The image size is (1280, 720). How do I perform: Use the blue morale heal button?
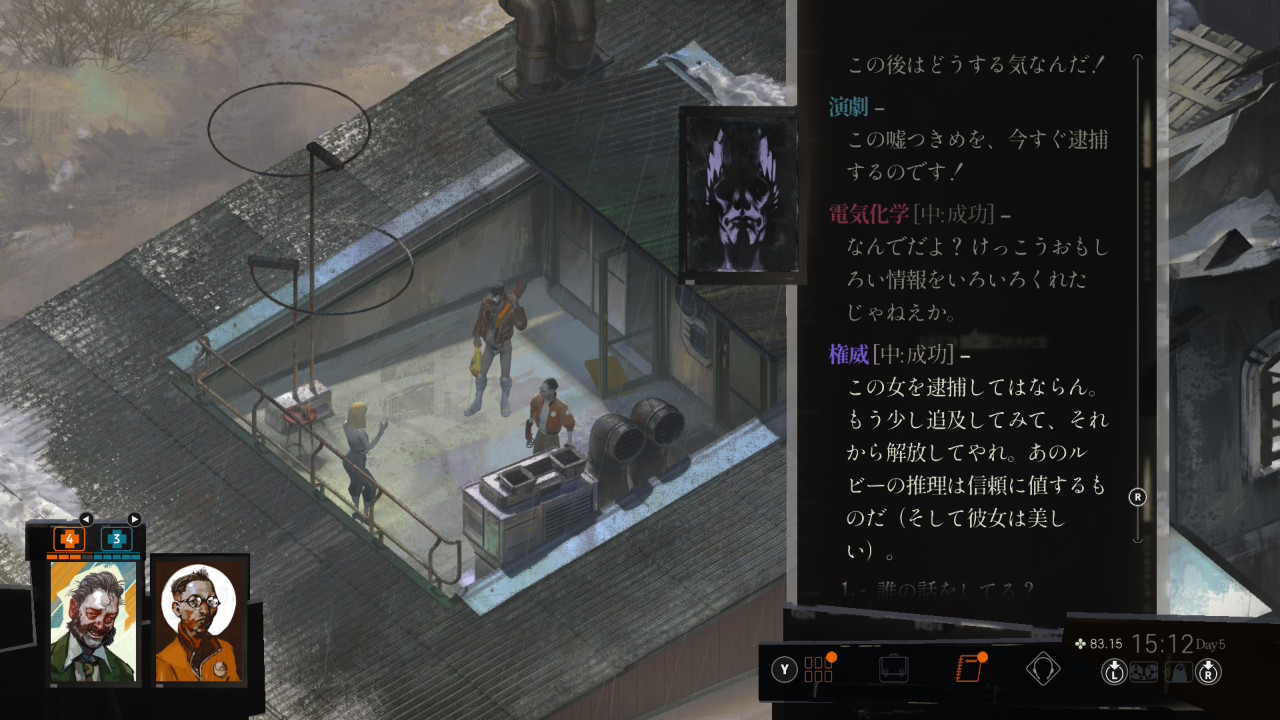click(x=117, y=539)
